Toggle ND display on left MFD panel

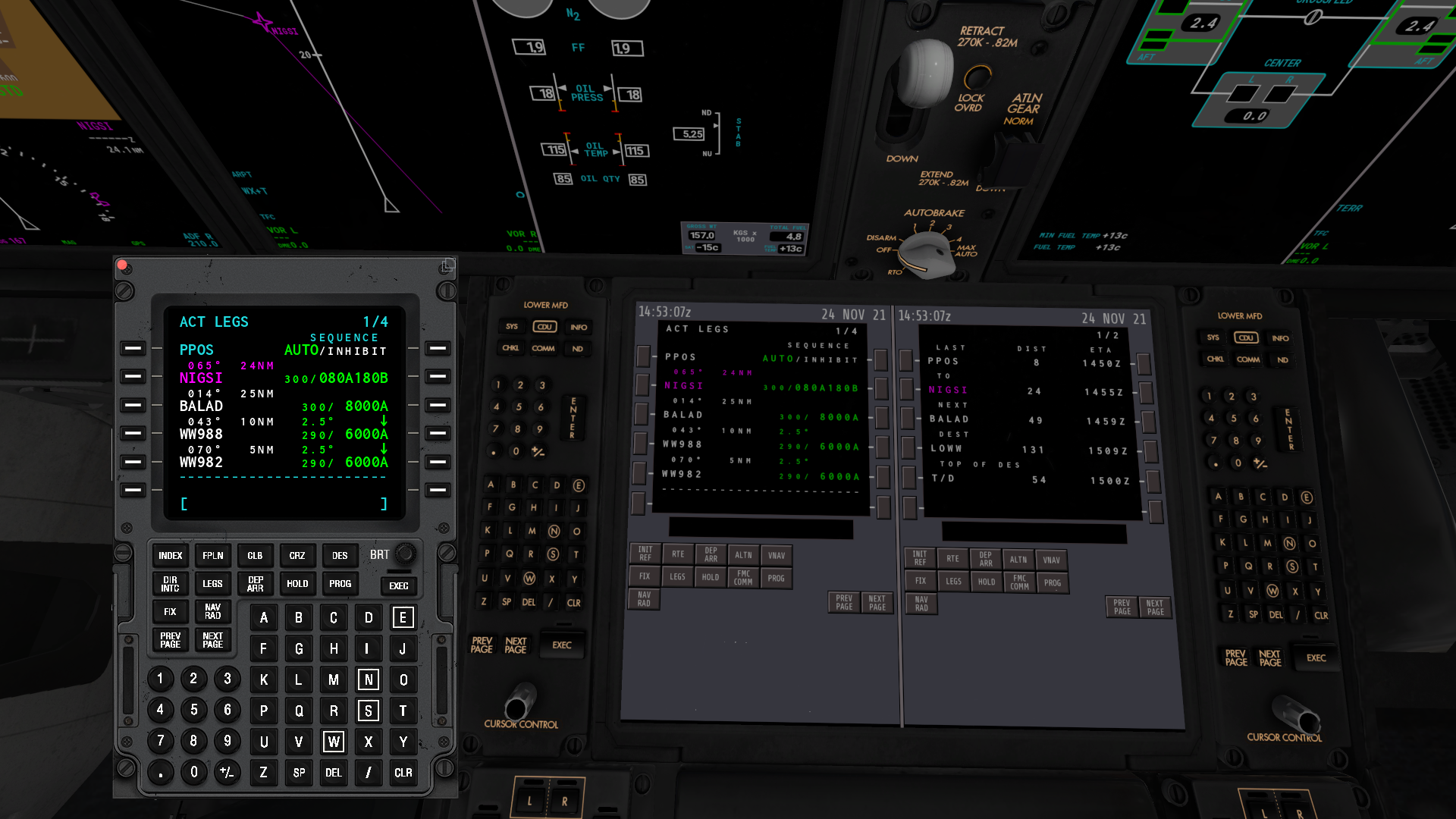click(577, 348)
